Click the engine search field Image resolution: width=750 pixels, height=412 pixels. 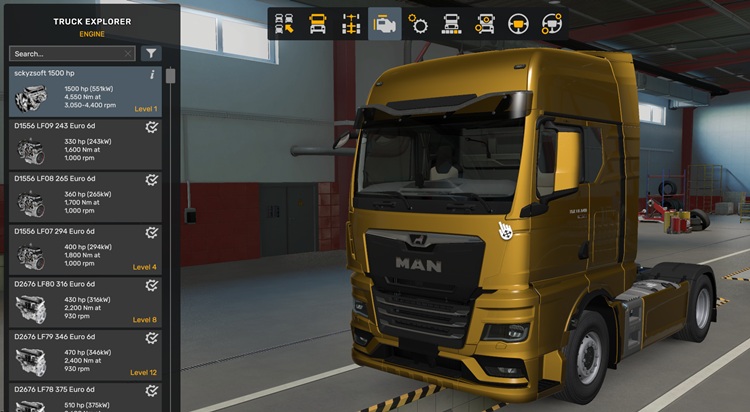tap(65, 54)
